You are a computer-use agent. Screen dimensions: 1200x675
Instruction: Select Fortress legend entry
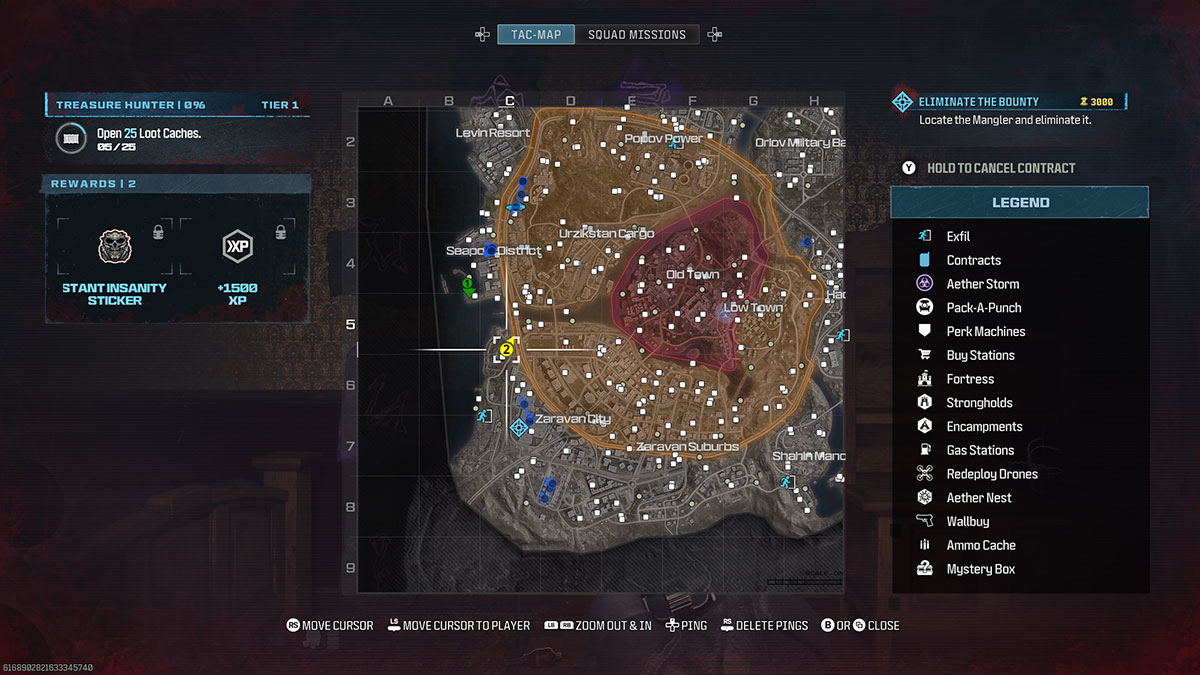coord(970,379)
